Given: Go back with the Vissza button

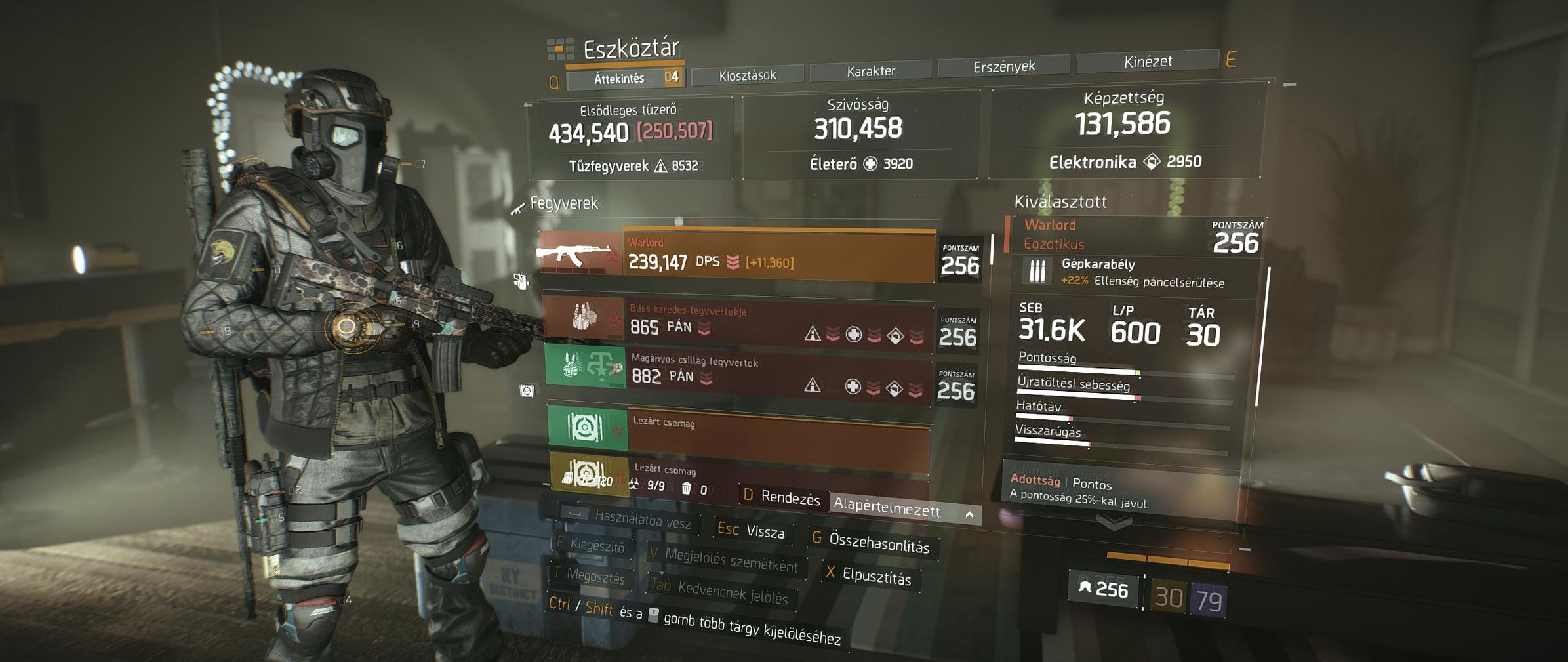Looking at the screenshot, I should (752, 530).
